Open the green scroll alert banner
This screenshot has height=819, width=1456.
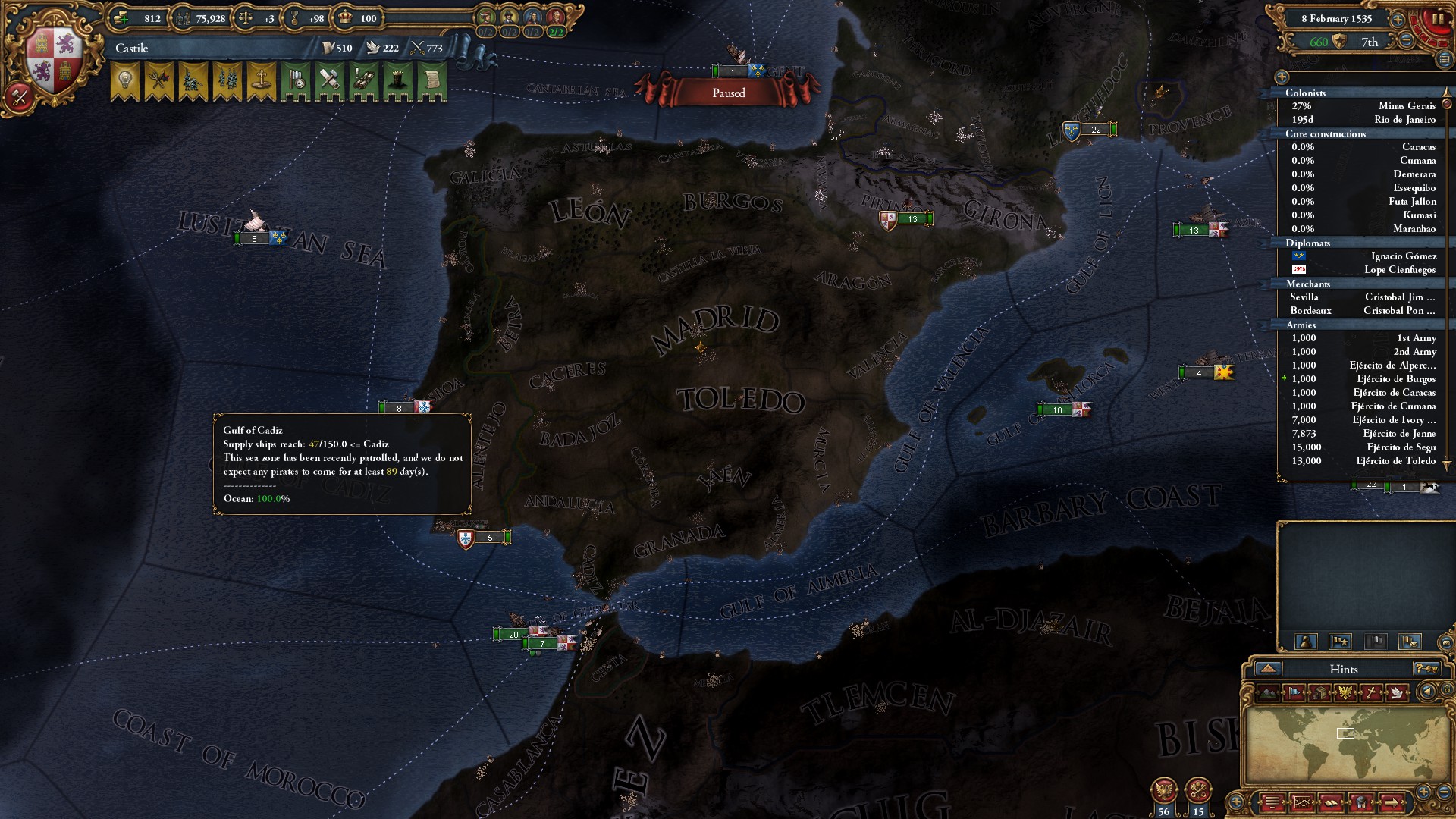click(x=432, y=80)
